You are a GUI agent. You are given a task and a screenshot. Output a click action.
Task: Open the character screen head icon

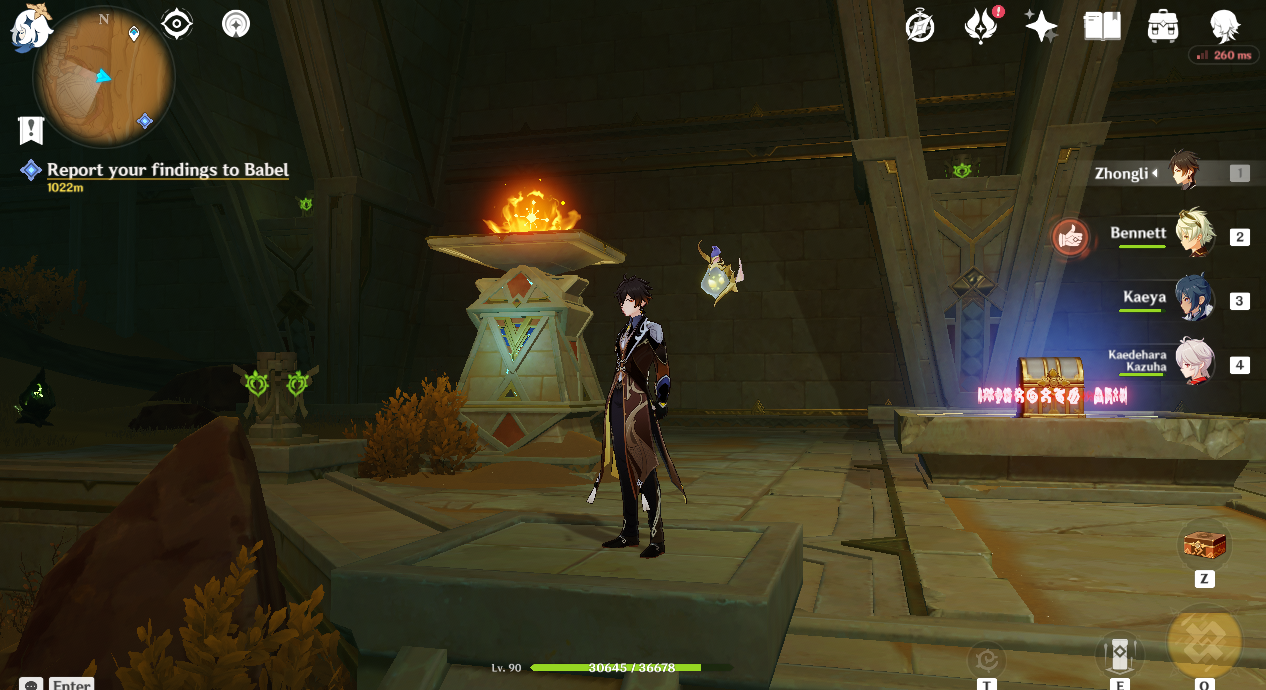pos(1224,24)
